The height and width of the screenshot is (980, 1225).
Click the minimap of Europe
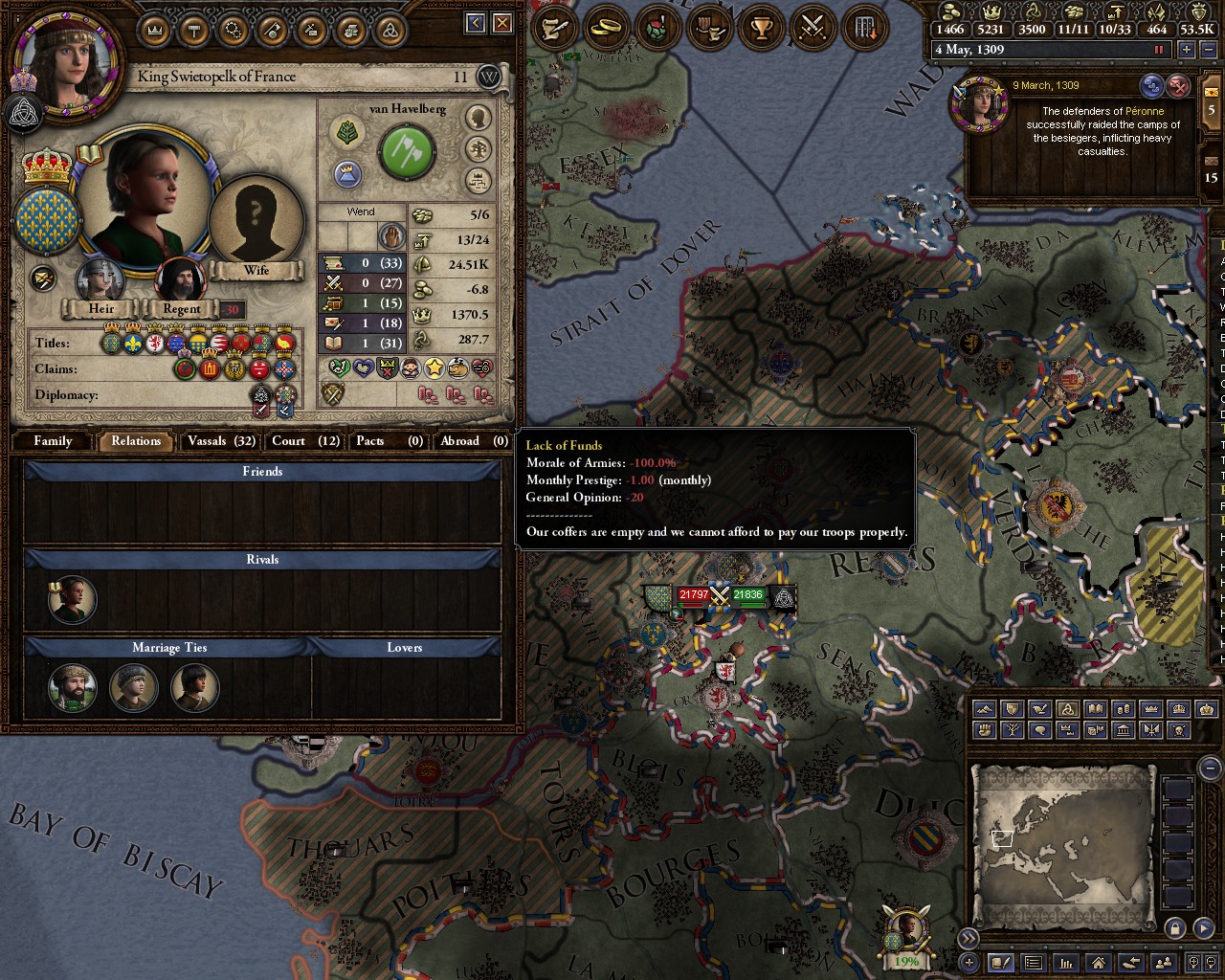pos(1062,842)
